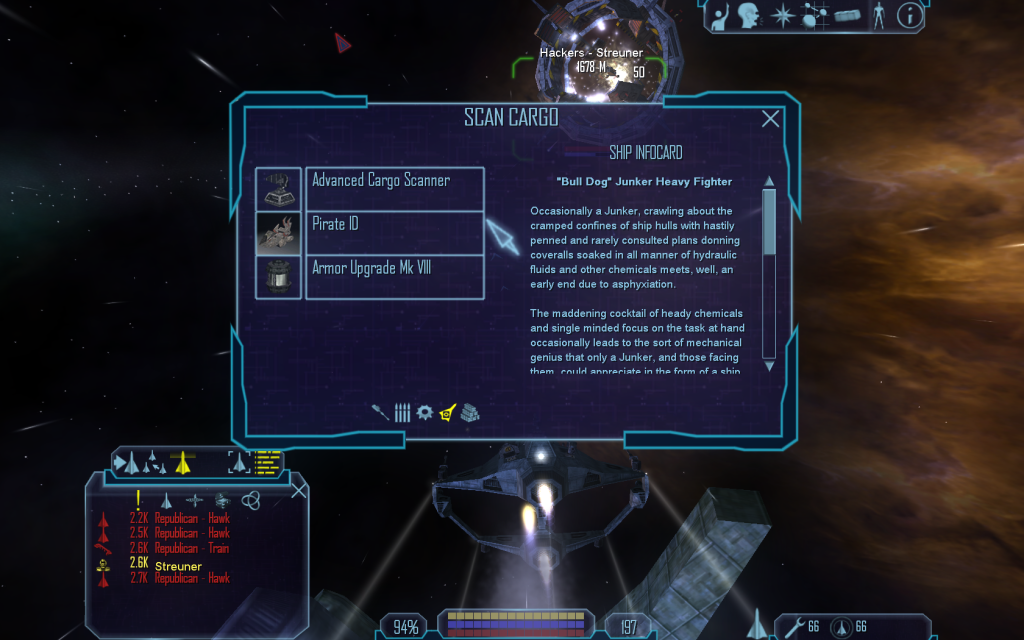Filter contacts by the interlocked rings icon

[x=251, y=500]
